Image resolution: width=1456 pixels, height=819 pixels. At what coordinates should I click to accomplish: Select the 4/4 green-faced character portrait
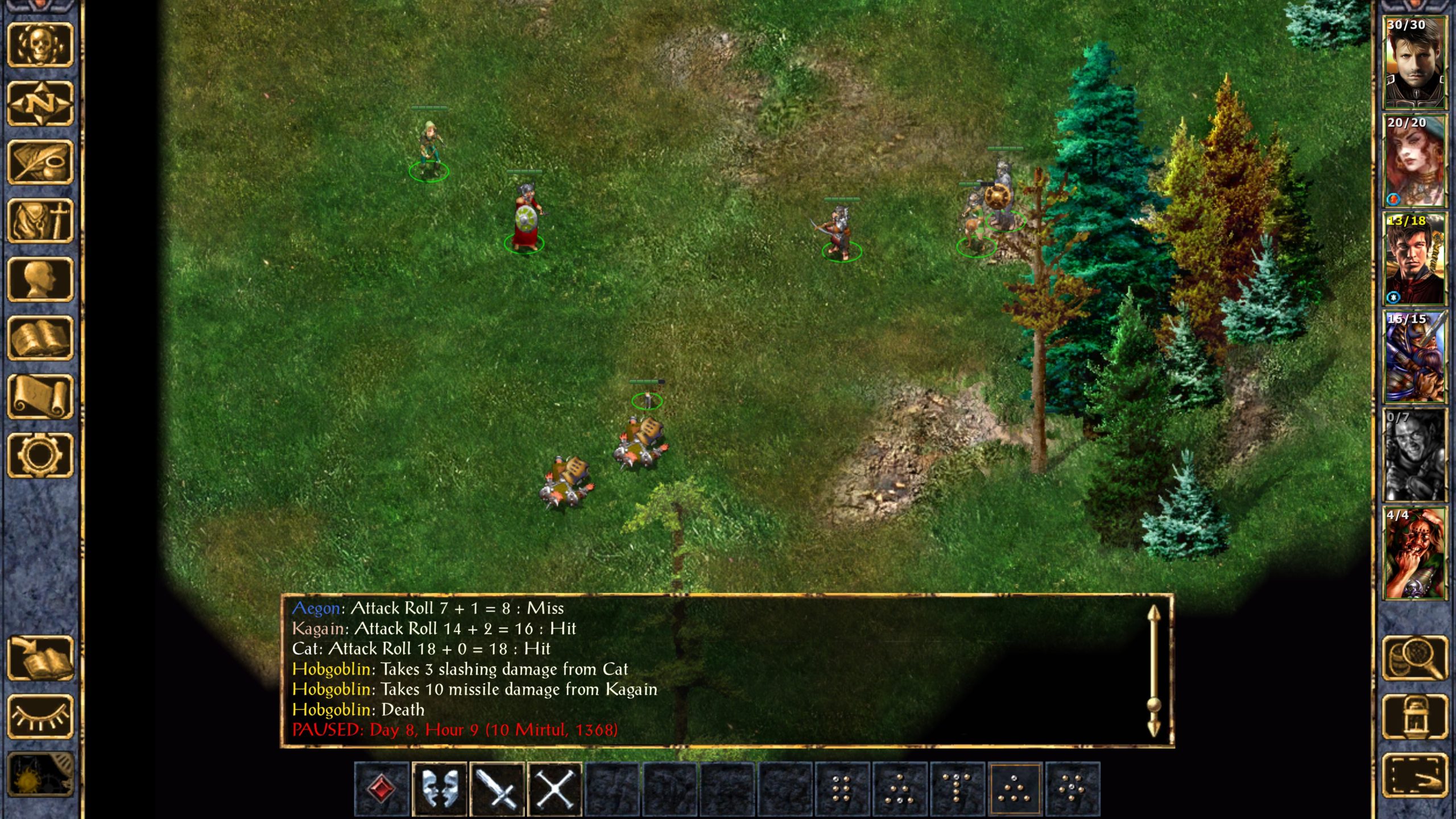pos(1414,553)
